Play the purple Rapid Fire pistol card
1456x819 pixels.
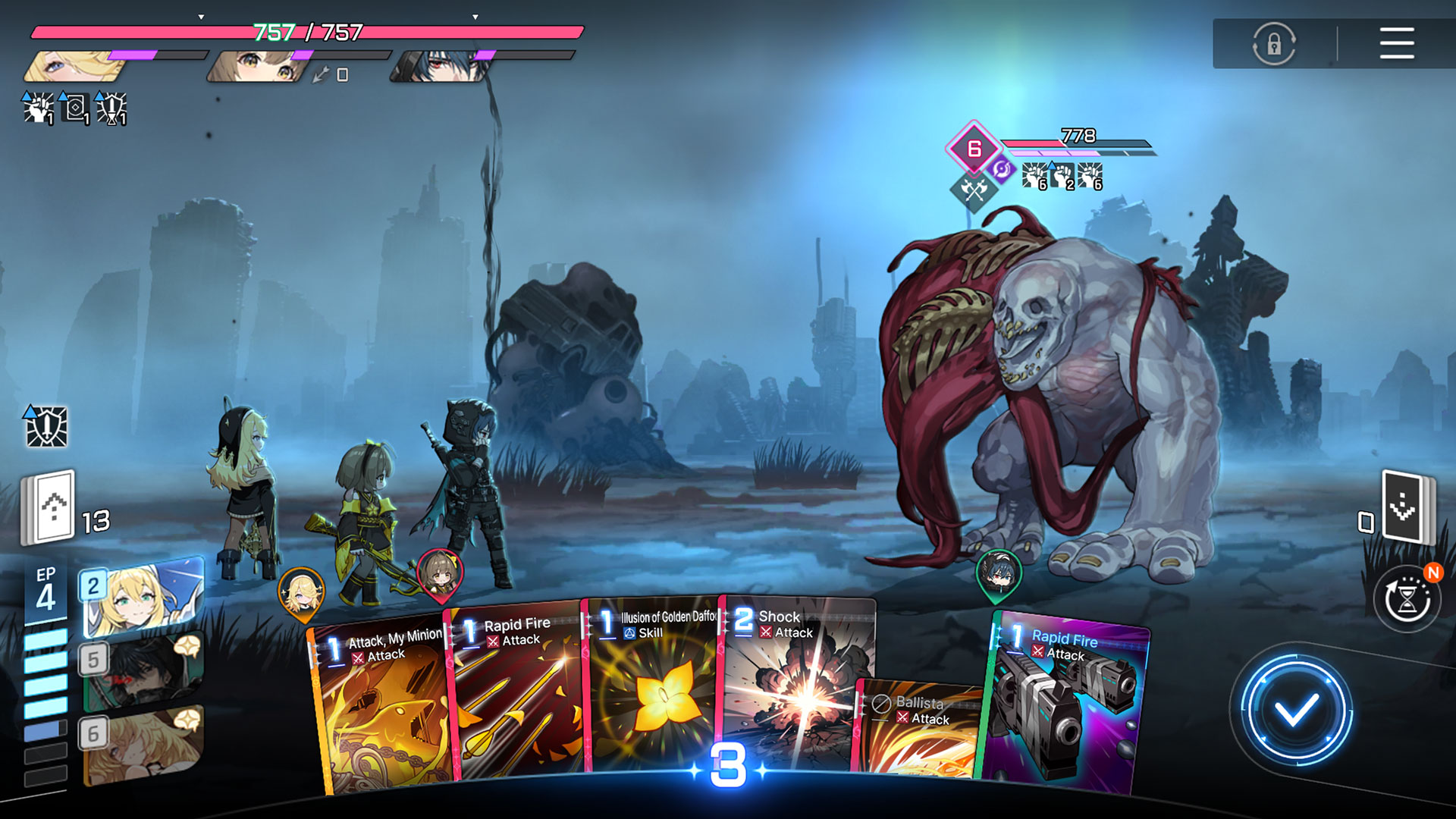pyautogui.click(x=1065, y=705)
